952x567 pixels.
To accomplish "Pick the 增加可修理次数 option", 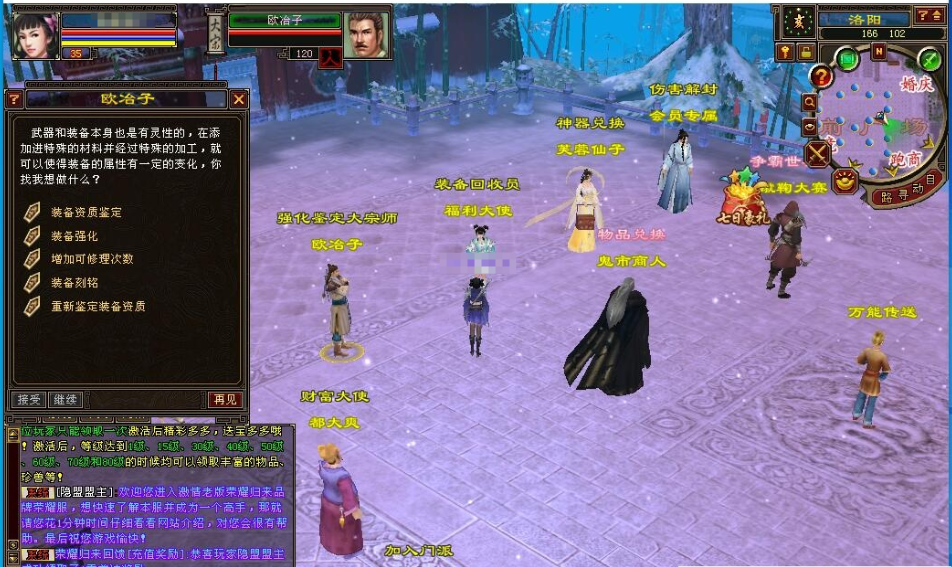I will click(92, 259).
